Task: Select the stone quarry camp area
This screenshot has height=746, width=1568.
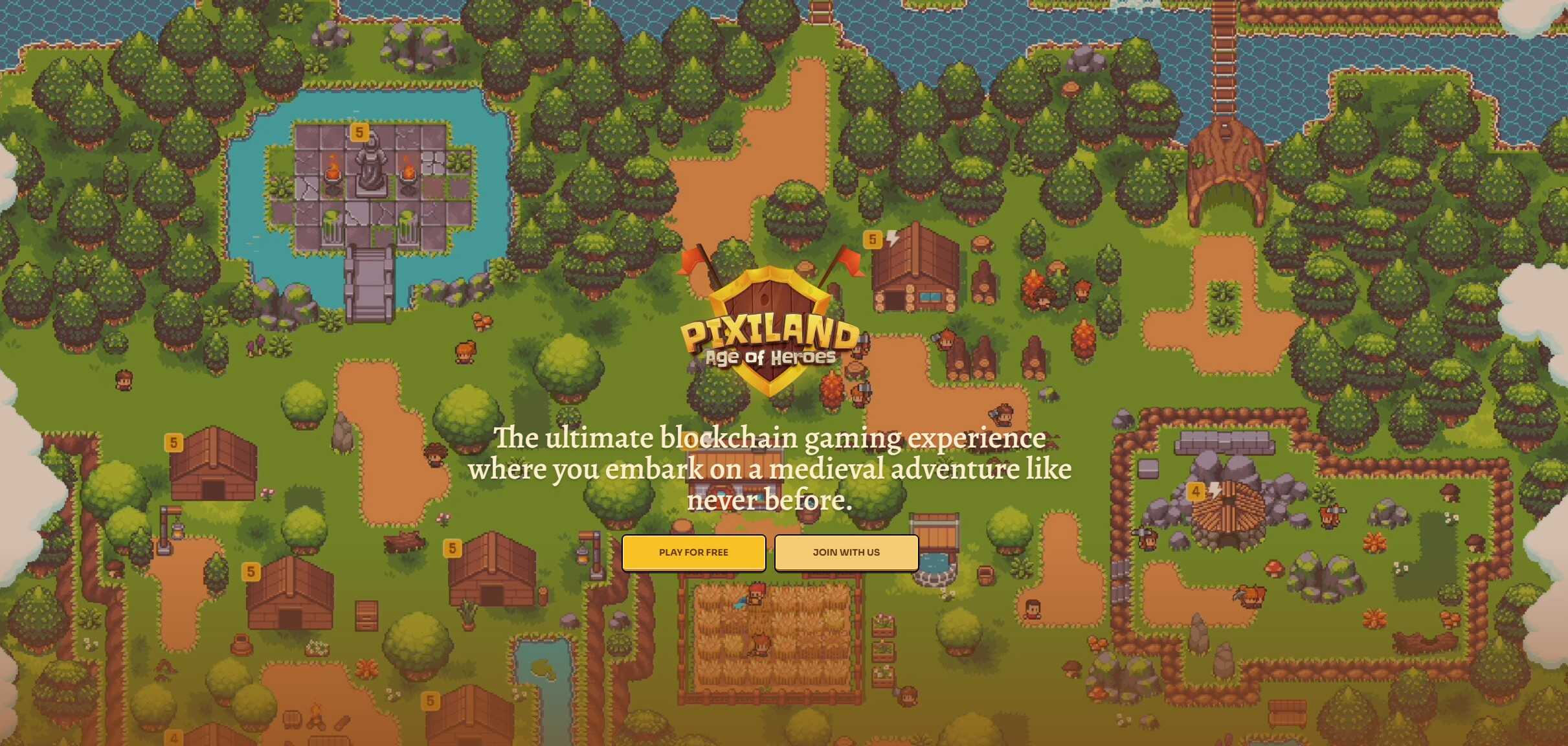Action: [x=1230, y=505]
